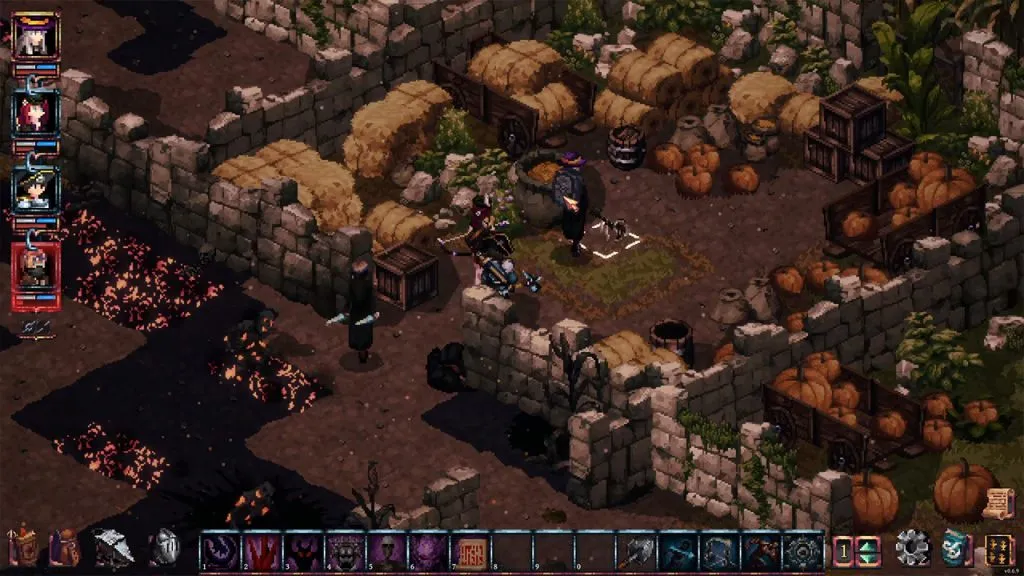The width and height of the screenshot is (1024, 576).
Task: Activate the purple crescent skill in slot 1
Action: coord(220,551)
